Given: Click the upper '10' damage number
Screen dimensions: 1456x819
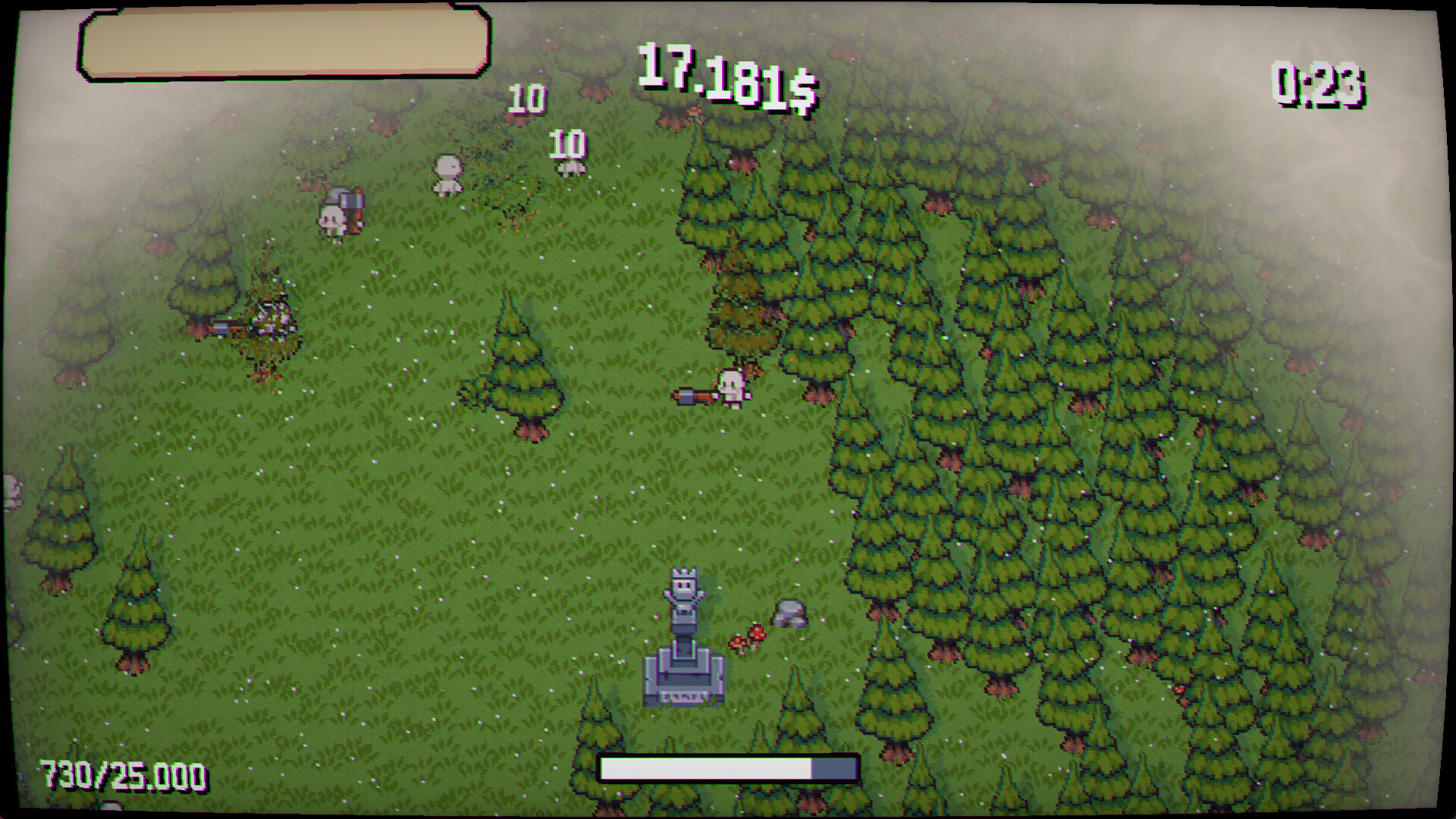Looking at the screenshot, I should tap(526, 97).
